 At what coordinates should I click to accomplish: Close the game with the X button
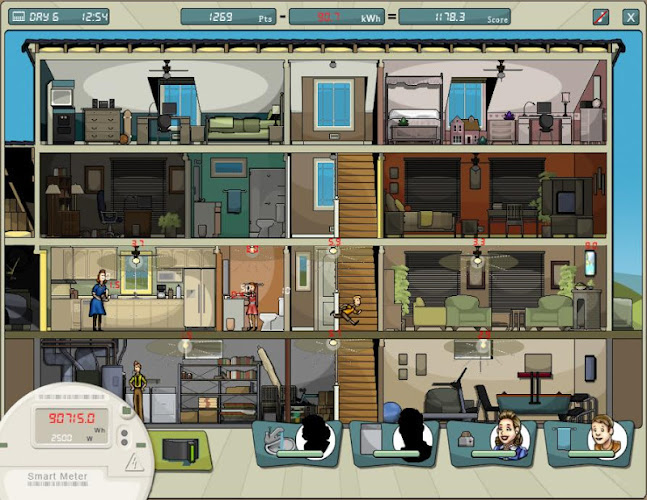coord(630,16)
